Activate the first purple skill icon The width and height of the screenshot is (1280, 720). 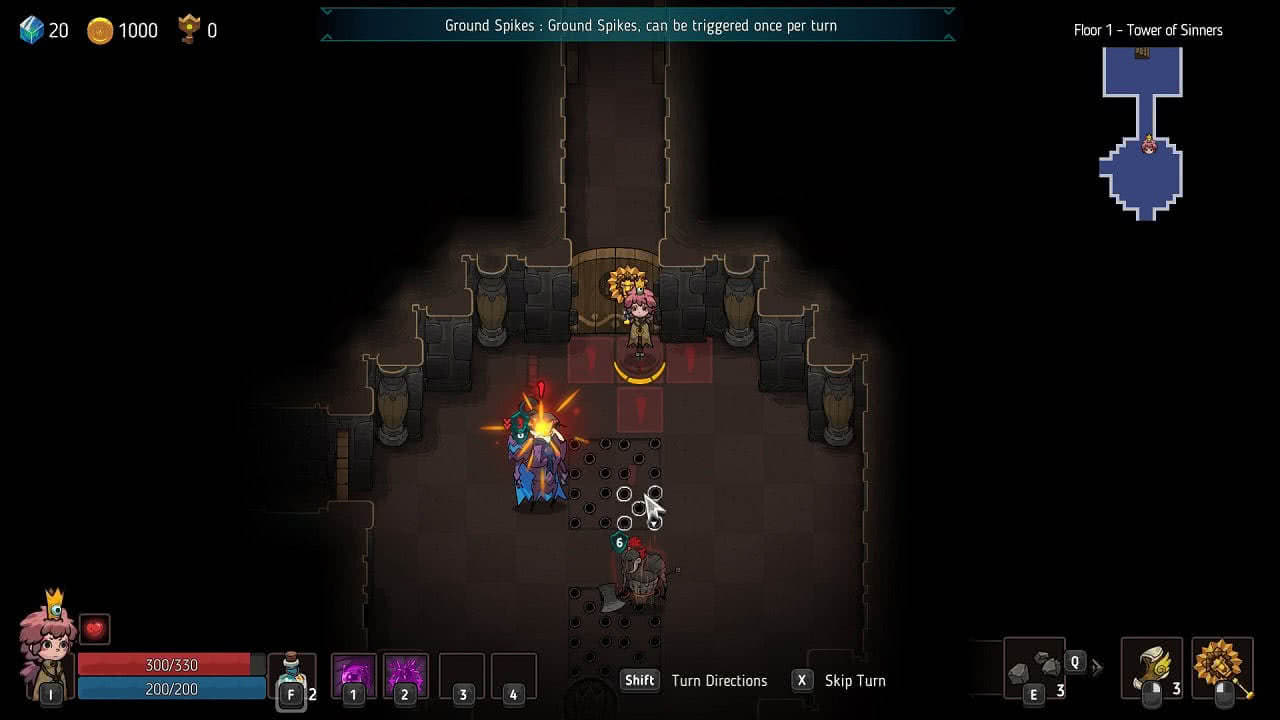354,674
